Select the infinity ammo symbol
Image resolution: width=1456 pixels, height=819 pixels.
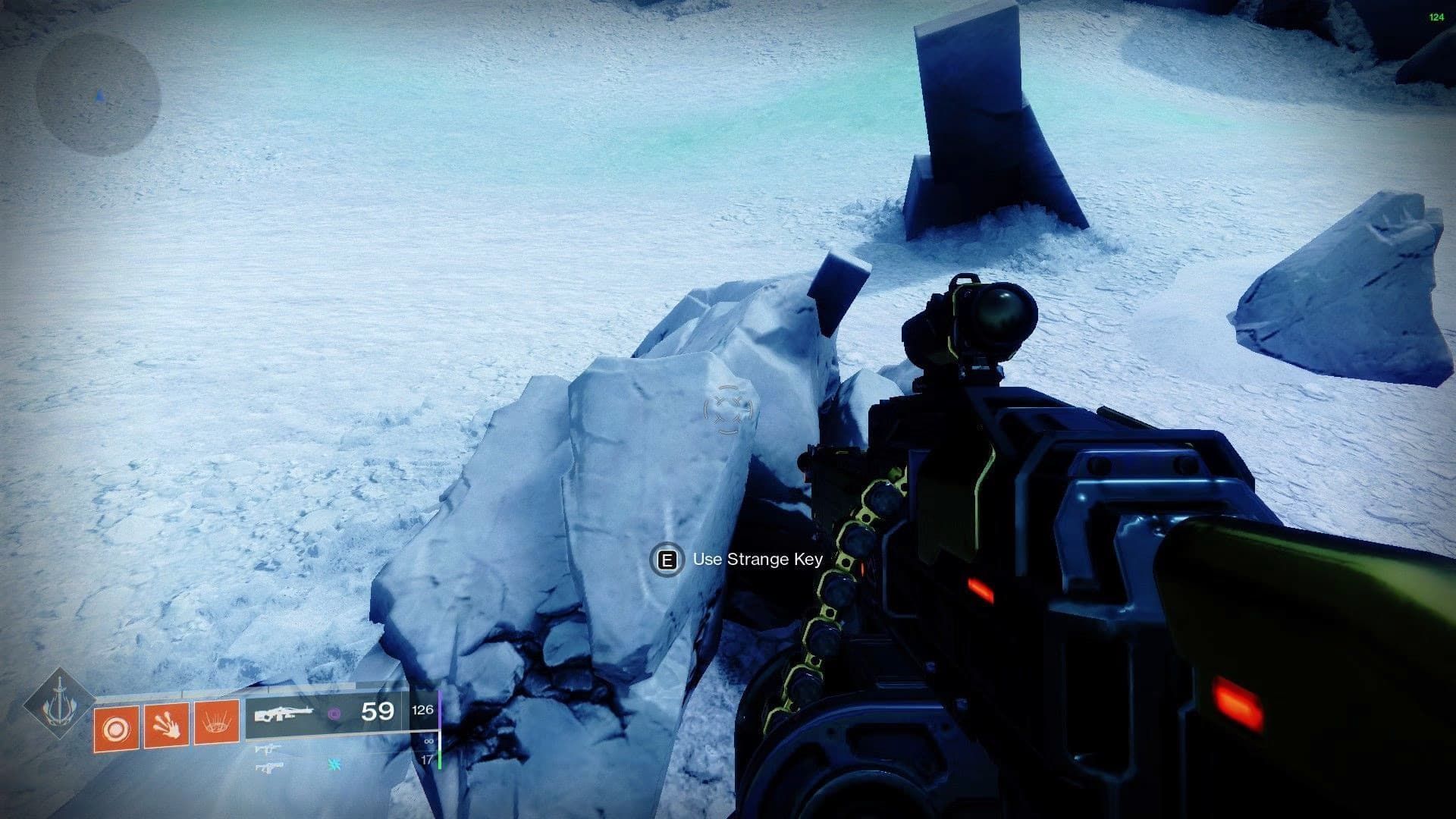click(430, 742)
